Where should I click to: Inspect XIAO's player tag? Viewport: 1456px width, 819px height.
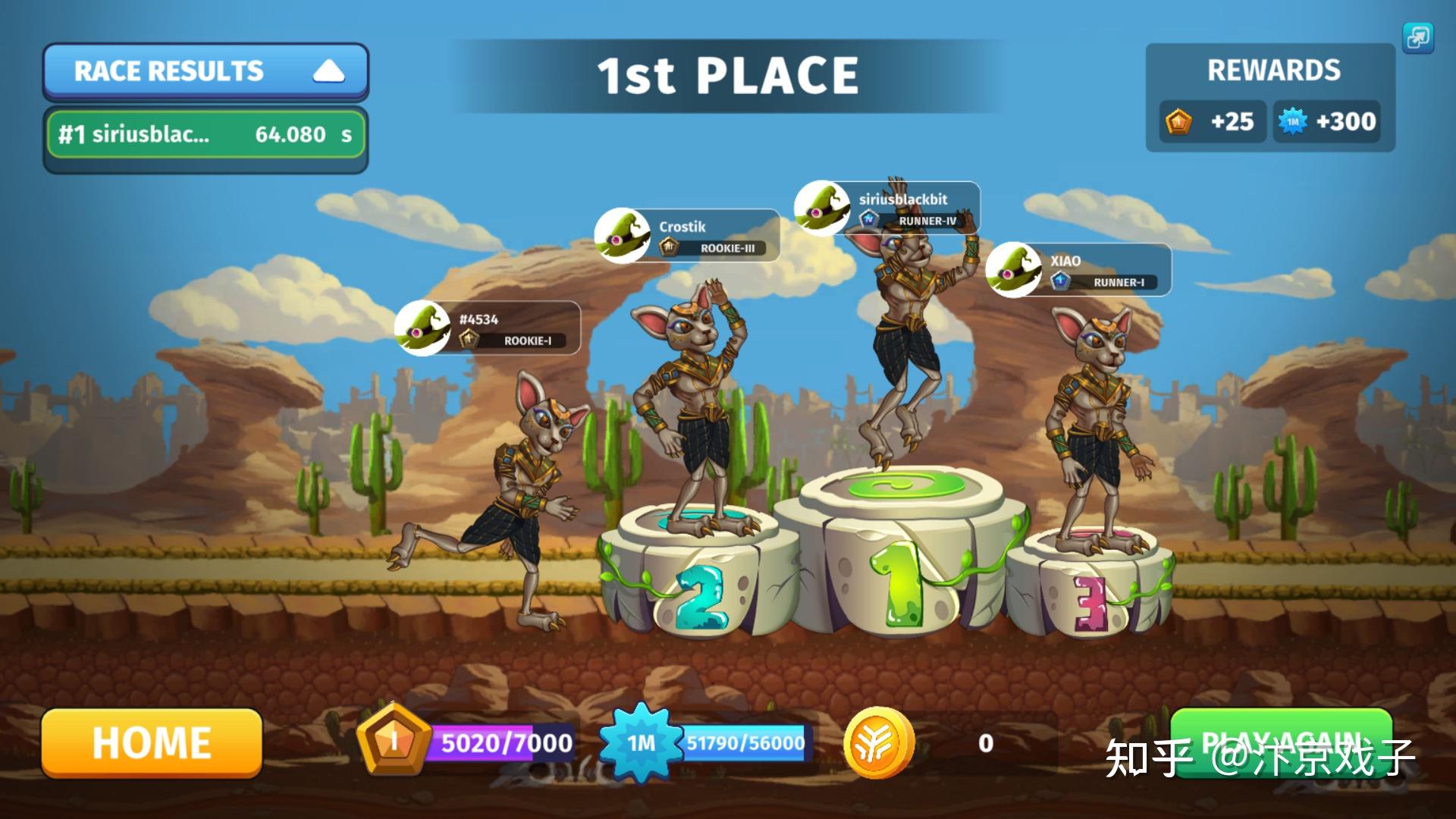[1079, 270]
